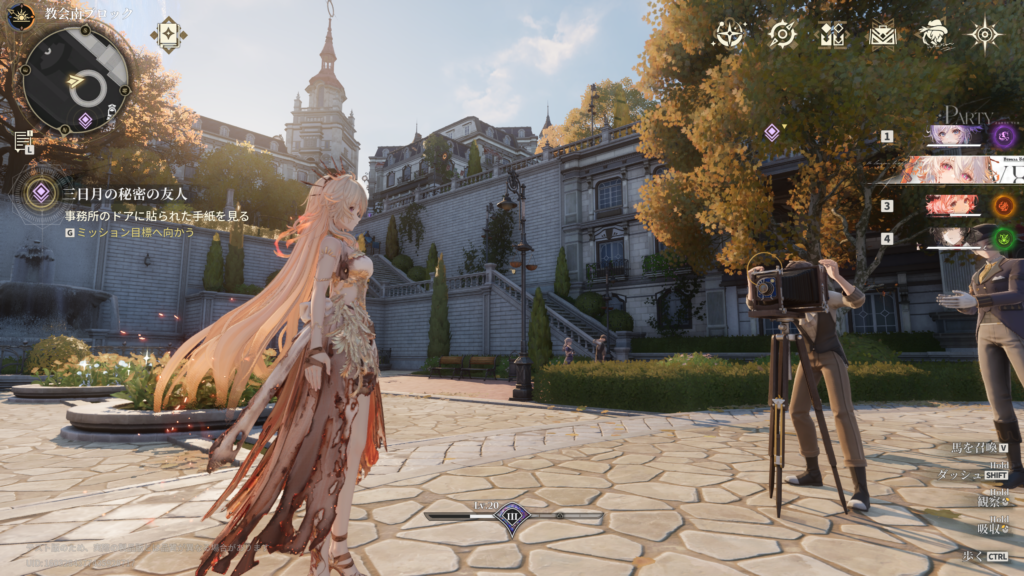Click the orange skill orb beside member 3
1024x576 pixels.
[x=1004, y=206]
